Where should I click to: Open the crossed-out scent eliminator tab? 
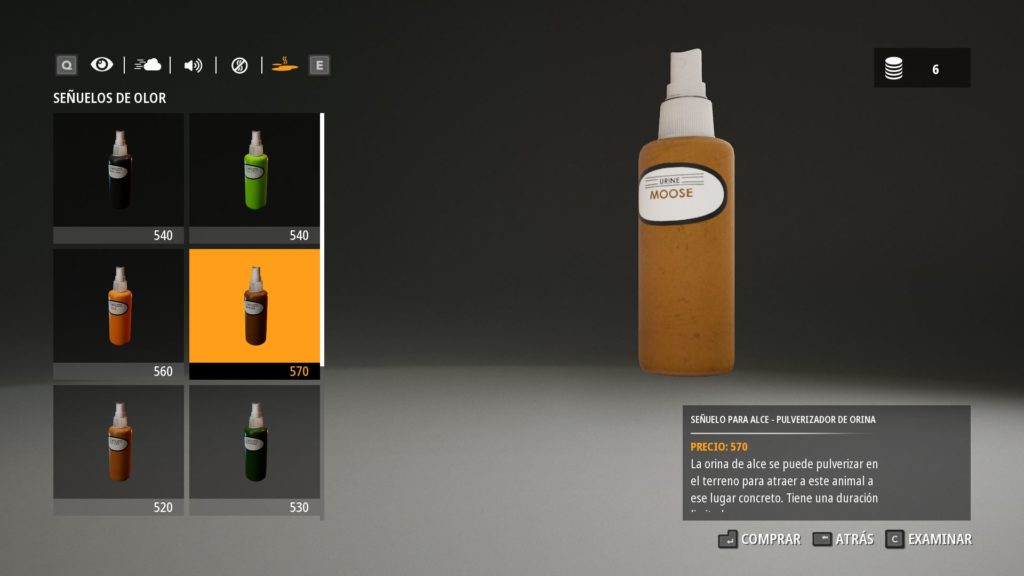239,65
